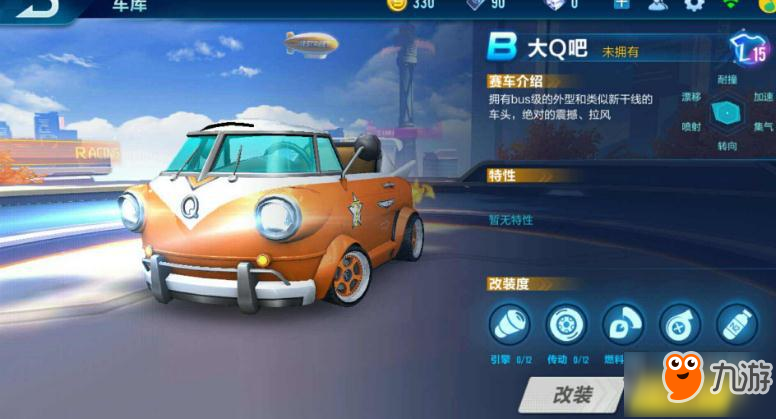This screenshot has height=419, width=776.
Task: Tap the gold coin balance icon
Action: tap(396, 5)
